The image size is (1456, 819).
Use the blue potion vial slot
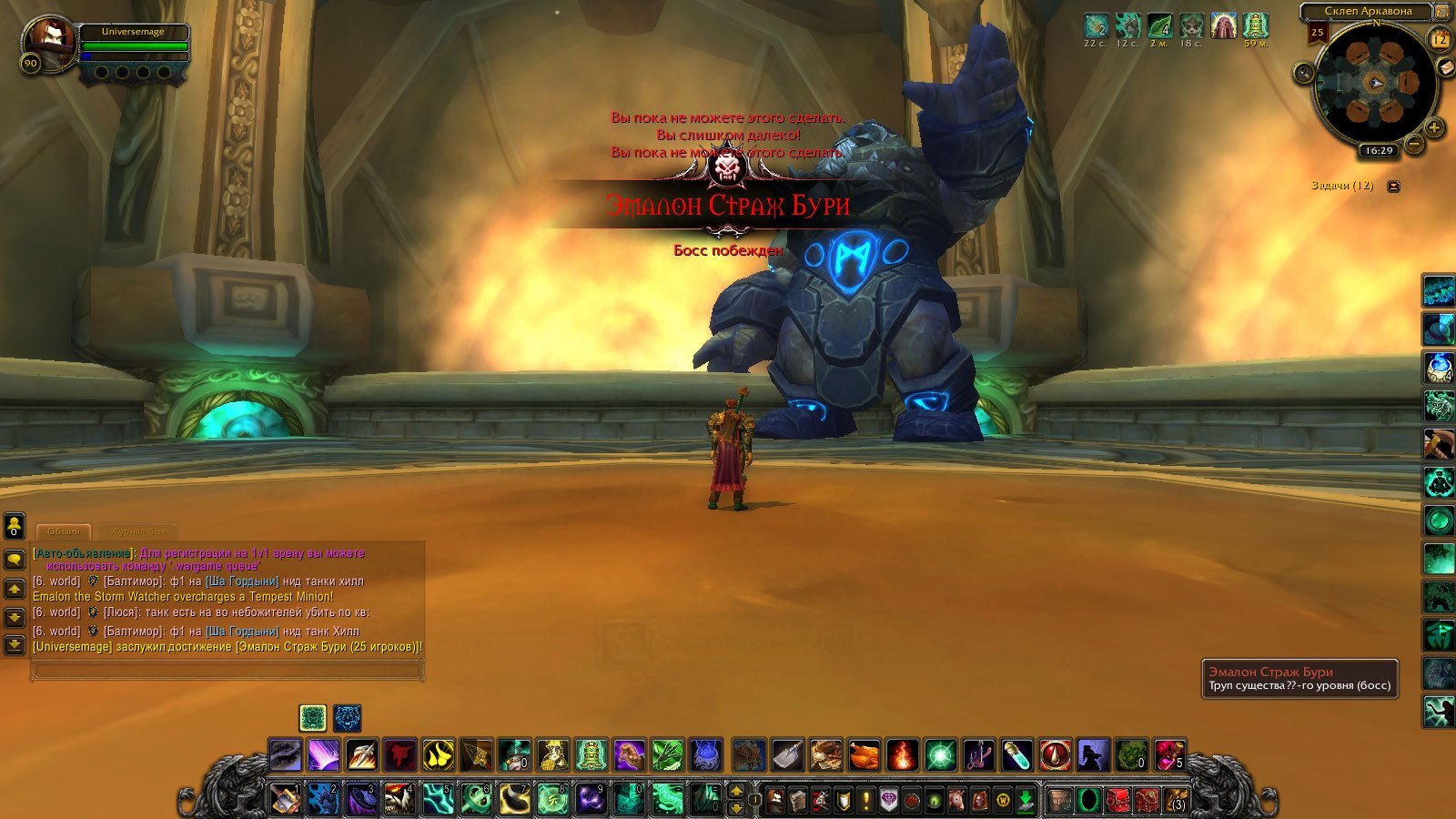tap(1016, 755)
